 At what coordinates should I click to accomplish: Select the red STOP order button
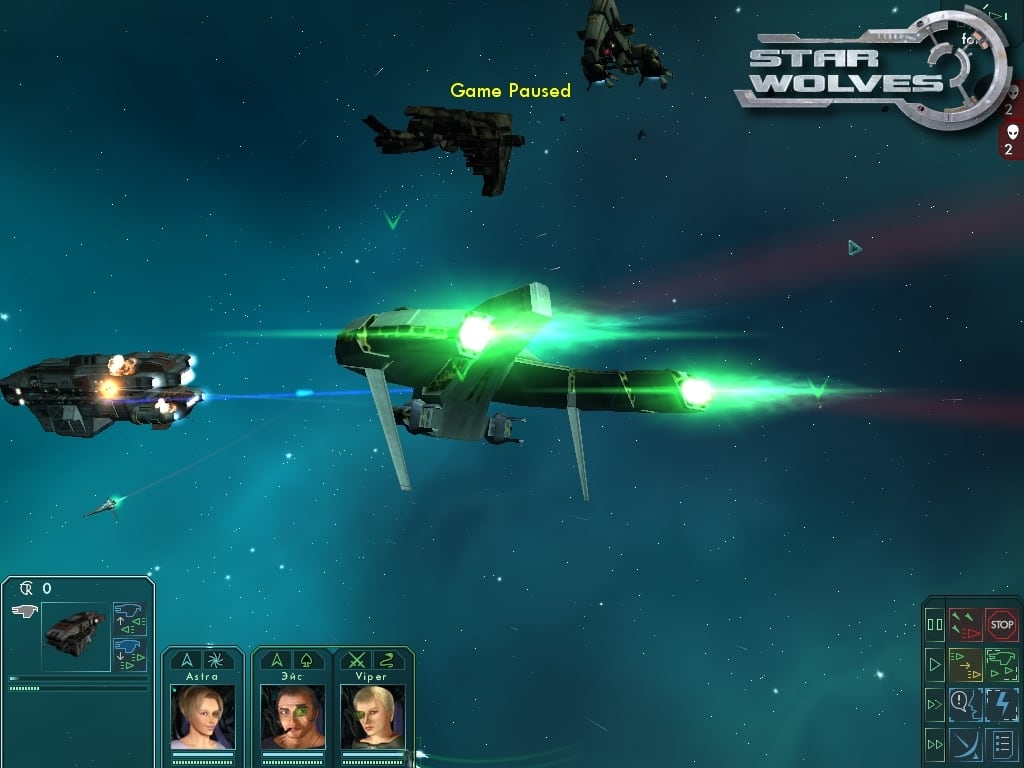1001,625
